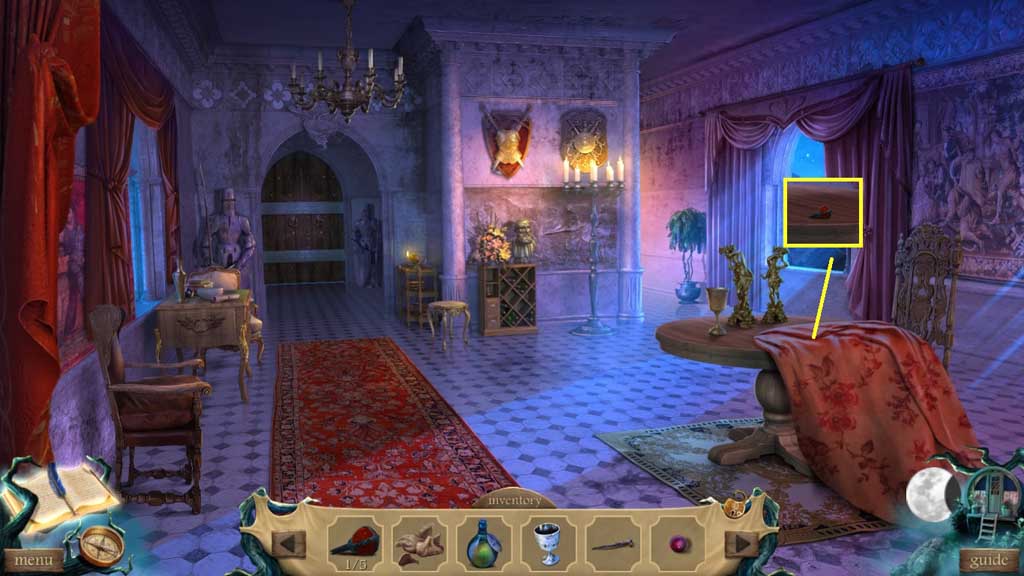
Task: Open the game menu
Action: tap(33, 560)
